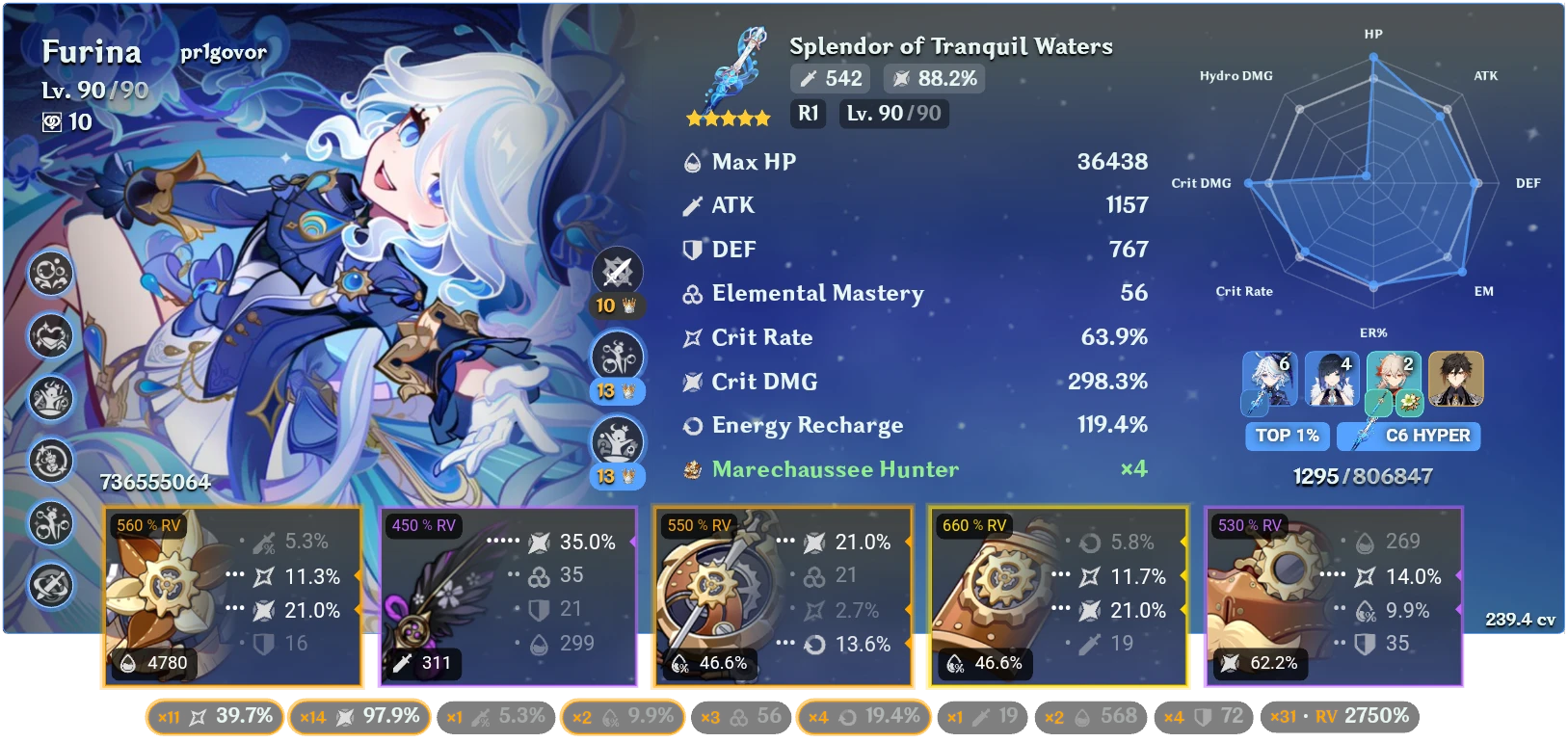This screenshot has width=1568, height=742.
Task: Click the orbiting sword icon in the sidebar
Action: 52,586
